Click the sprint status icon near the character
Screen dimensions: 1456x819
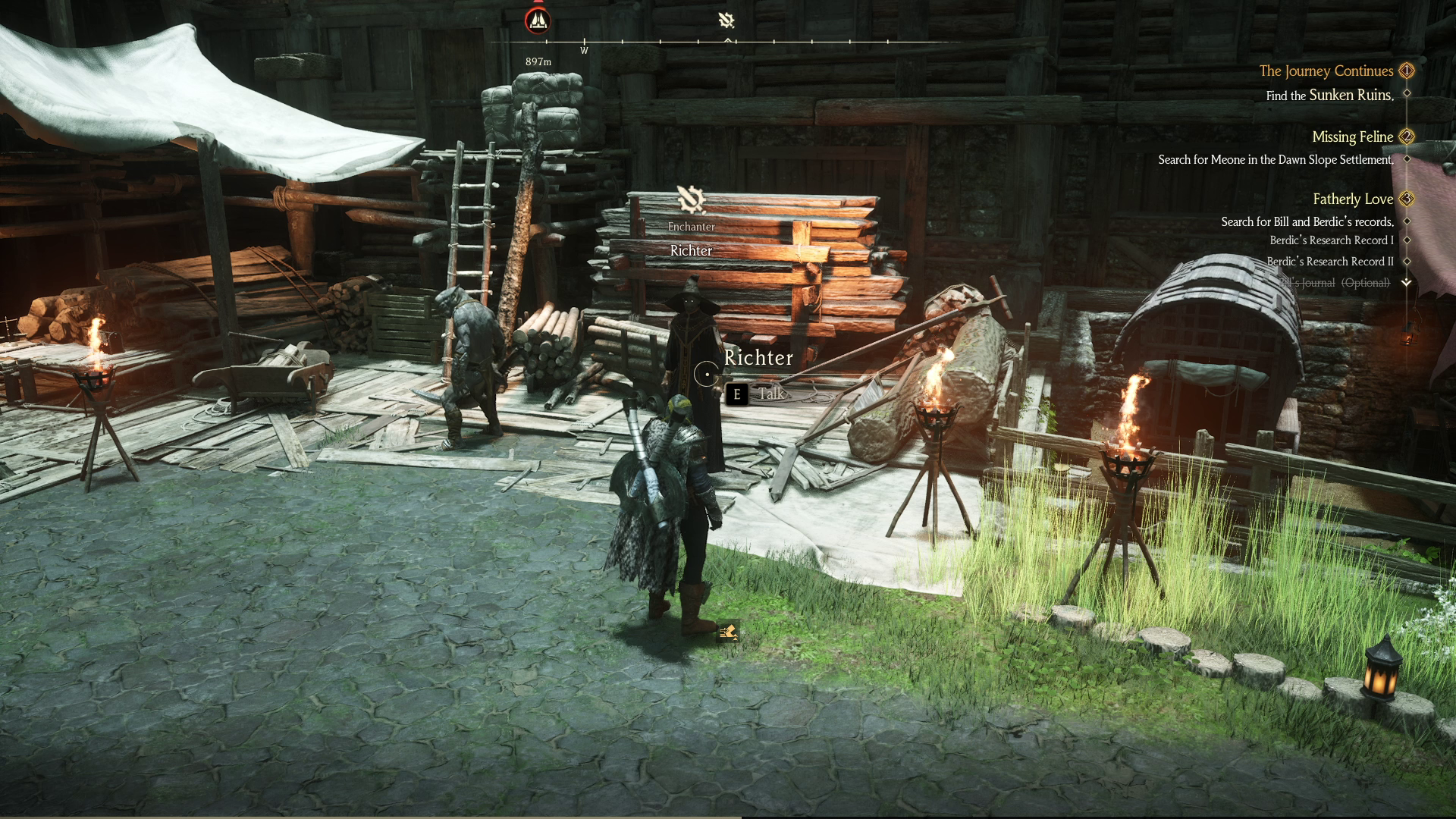(728, 632)
